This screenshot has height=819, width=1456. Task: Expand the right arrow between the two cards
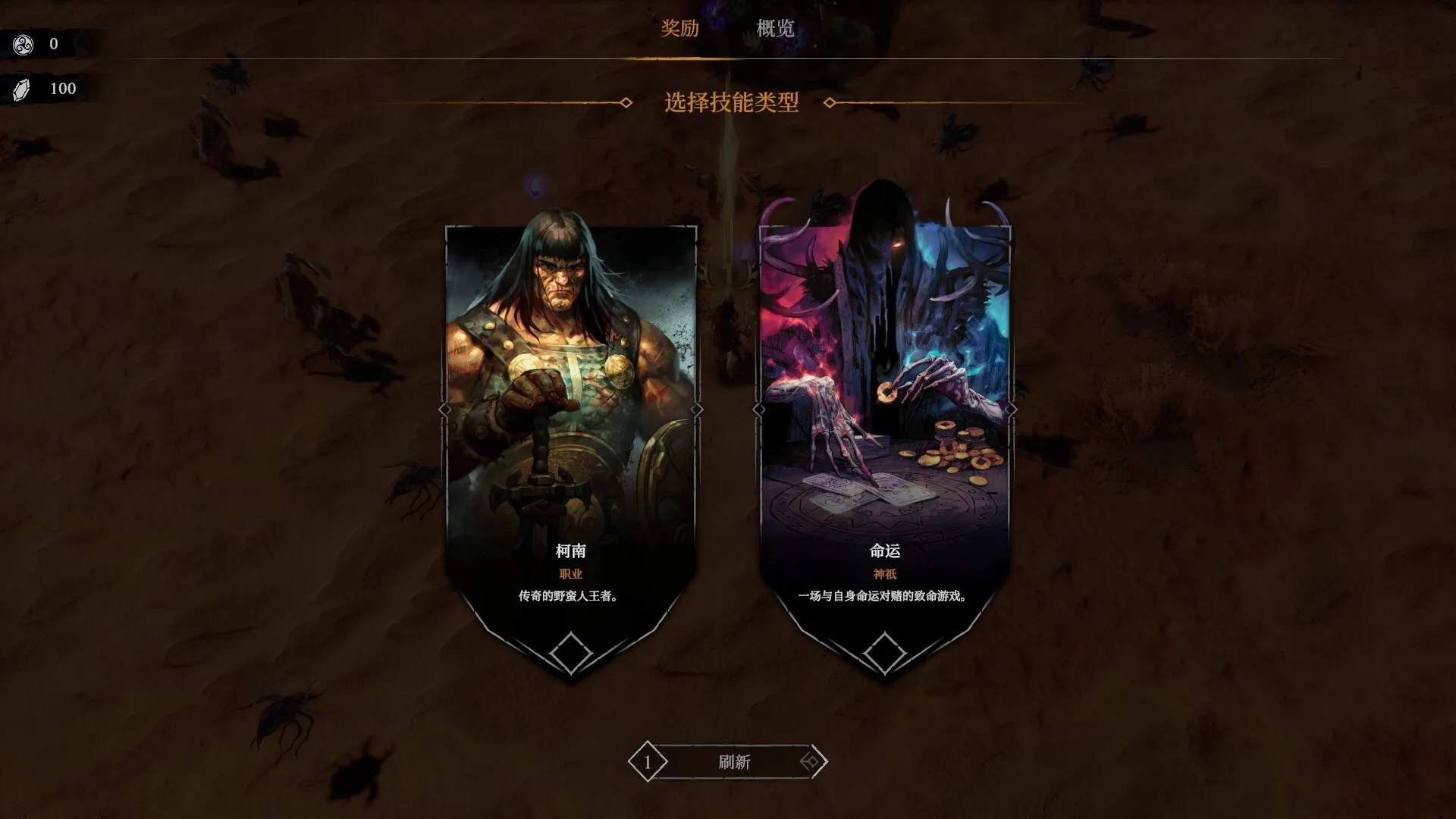pos(698,409)
